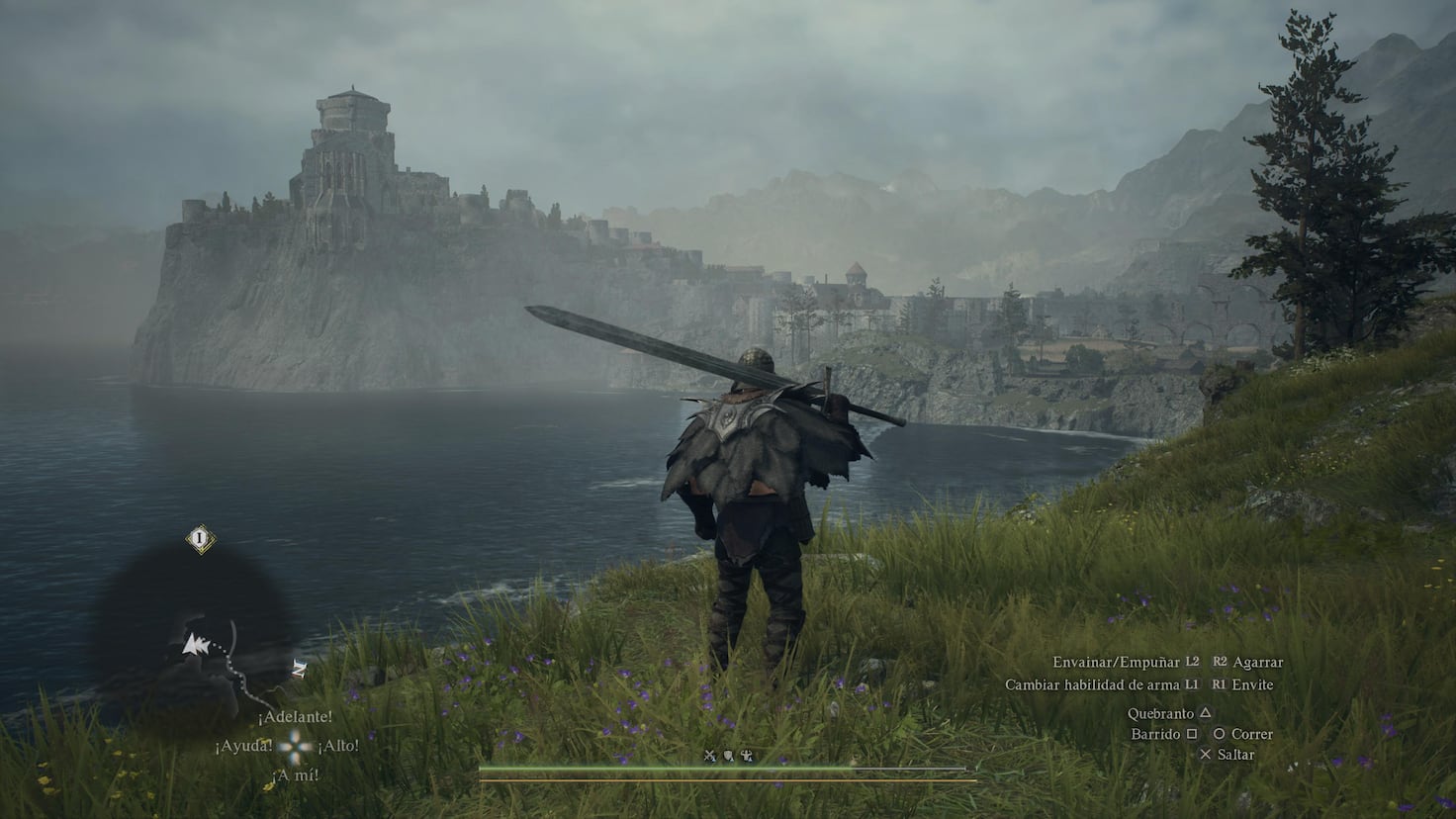This screenshot has height=819, width=1456.
Task: Select the strength buff icon near the vitals bar
Action: tap(747, 755)
